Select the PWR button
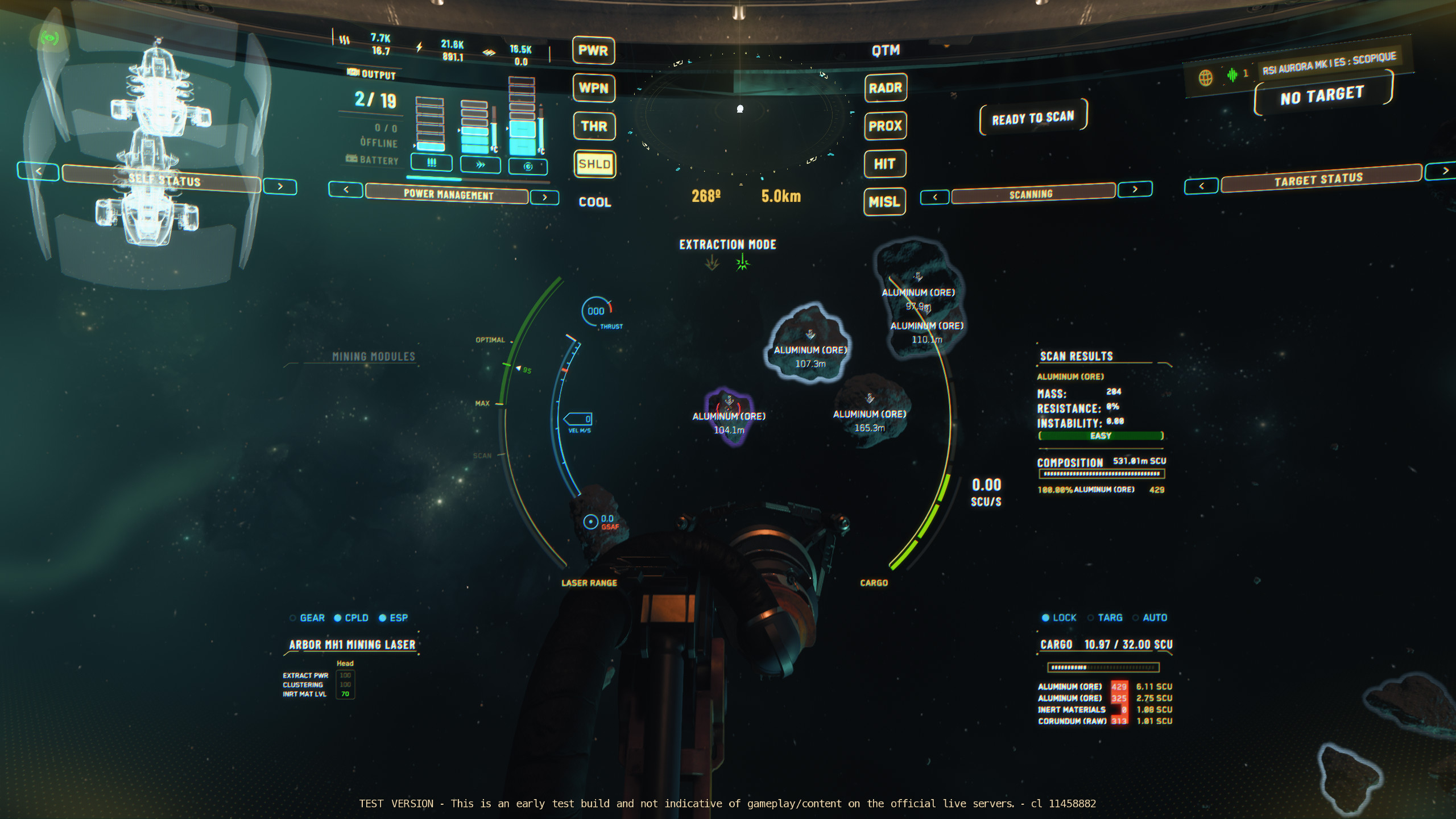The image size is (1456, 819). coord(593,51)
